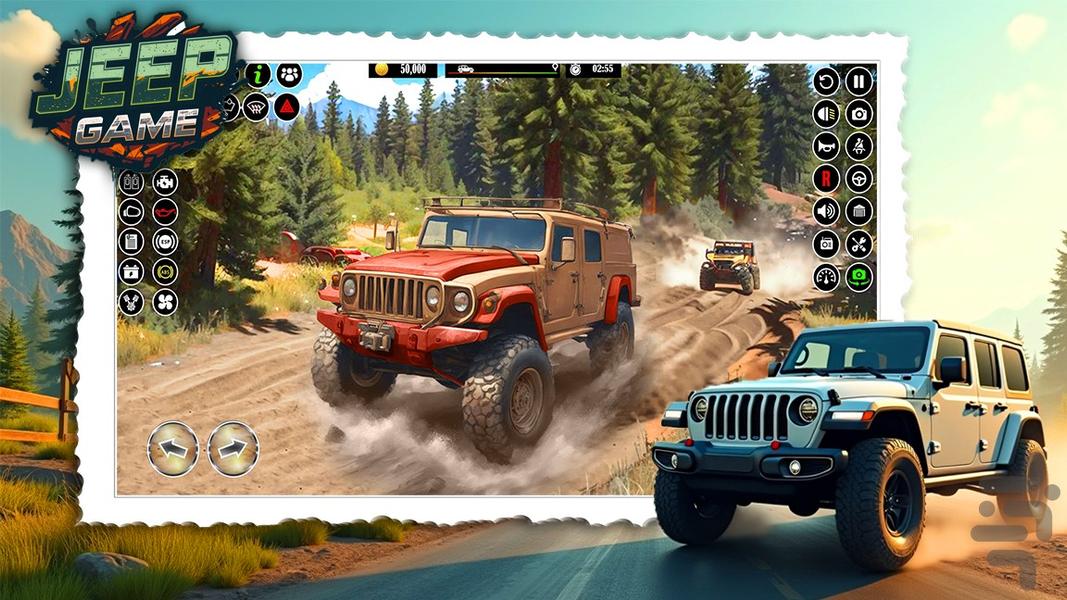Activate the red hazard triangle
Image resolution: width=1067 pixels, height=600 pixels.
click(x=288, y=106)
